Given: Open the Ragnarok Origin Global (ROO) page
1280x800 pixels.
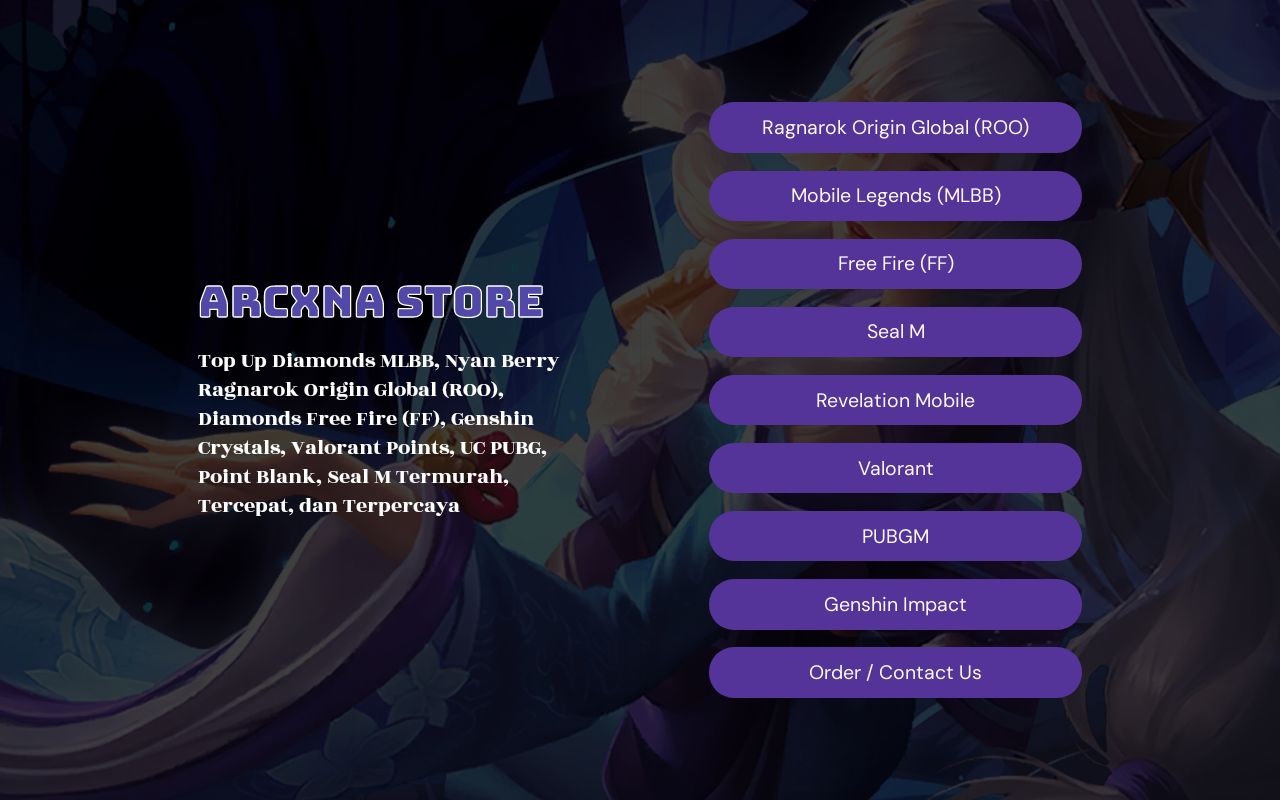Looking at the screenshot, I should (x=896, y=127).
